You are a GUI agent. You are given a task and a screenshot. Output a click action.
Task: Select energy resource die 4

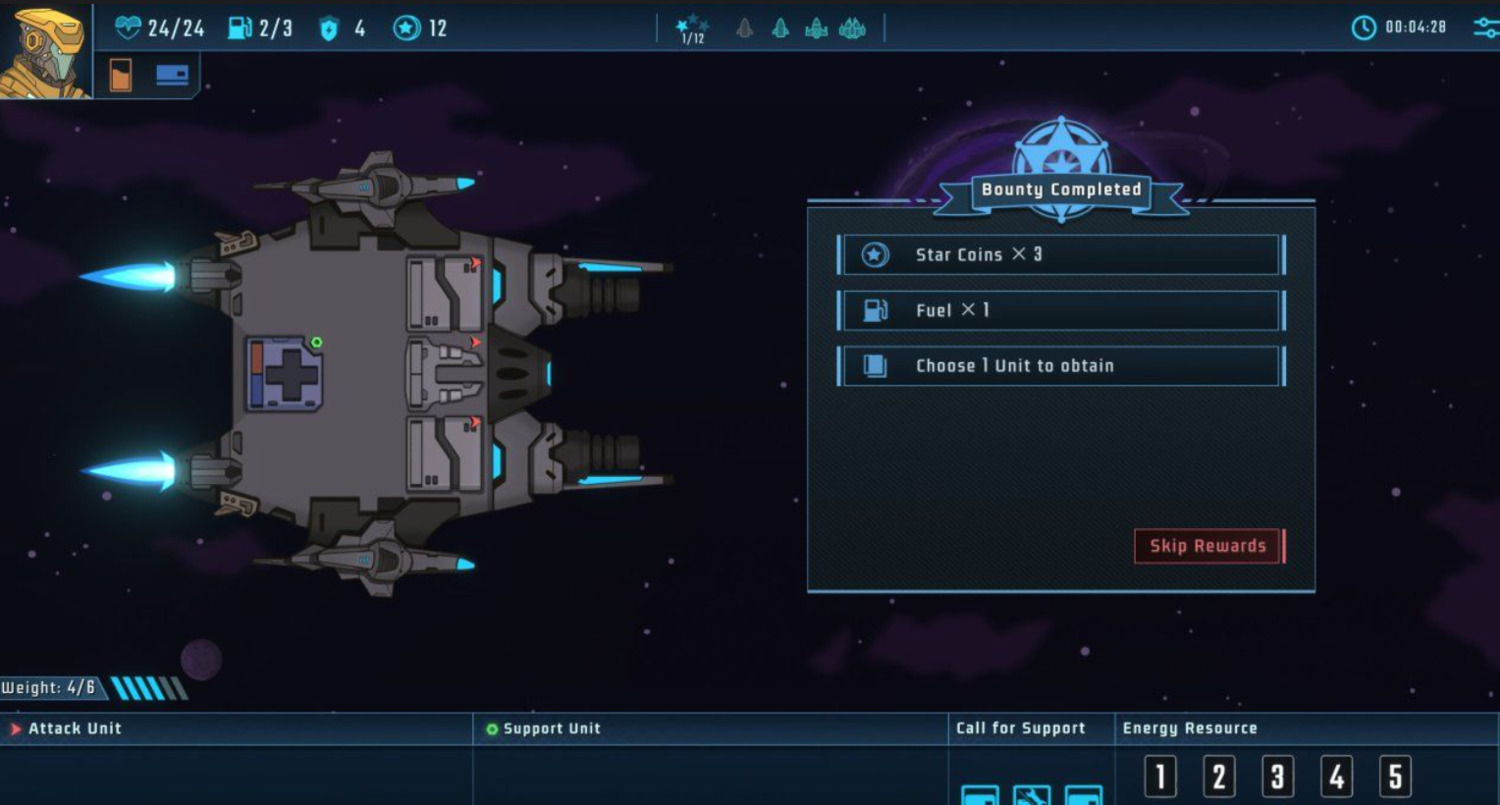tap(1336, 776)
